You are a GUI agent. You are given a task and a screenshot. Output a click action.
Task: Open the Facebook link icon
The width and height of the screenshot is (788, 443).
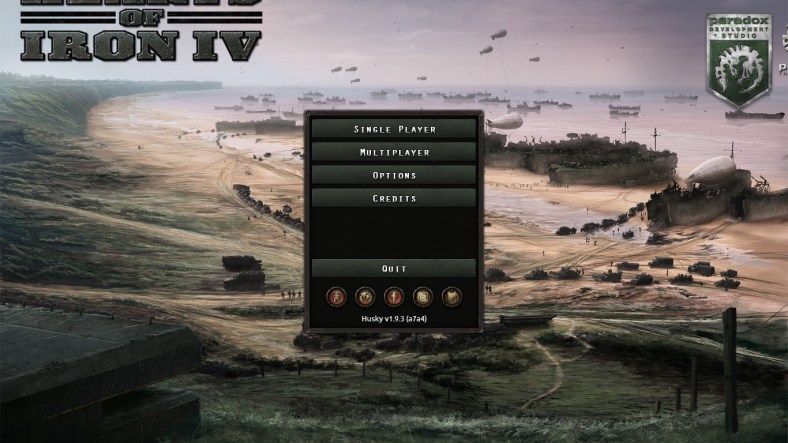(395, 296)
